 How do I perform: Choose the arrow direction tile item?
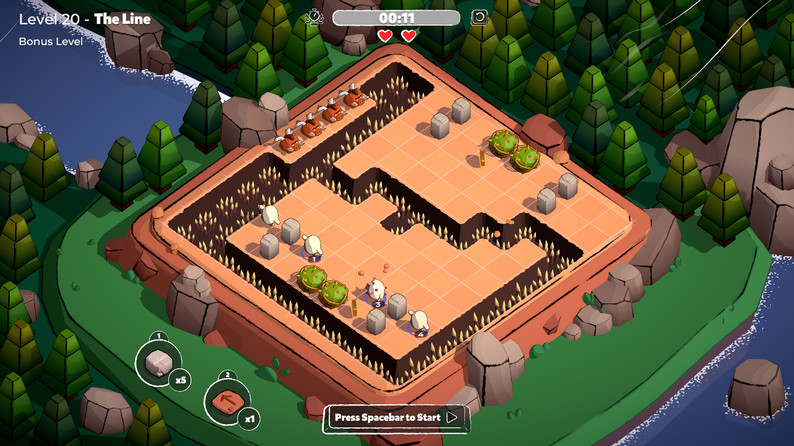click(227, 402)
